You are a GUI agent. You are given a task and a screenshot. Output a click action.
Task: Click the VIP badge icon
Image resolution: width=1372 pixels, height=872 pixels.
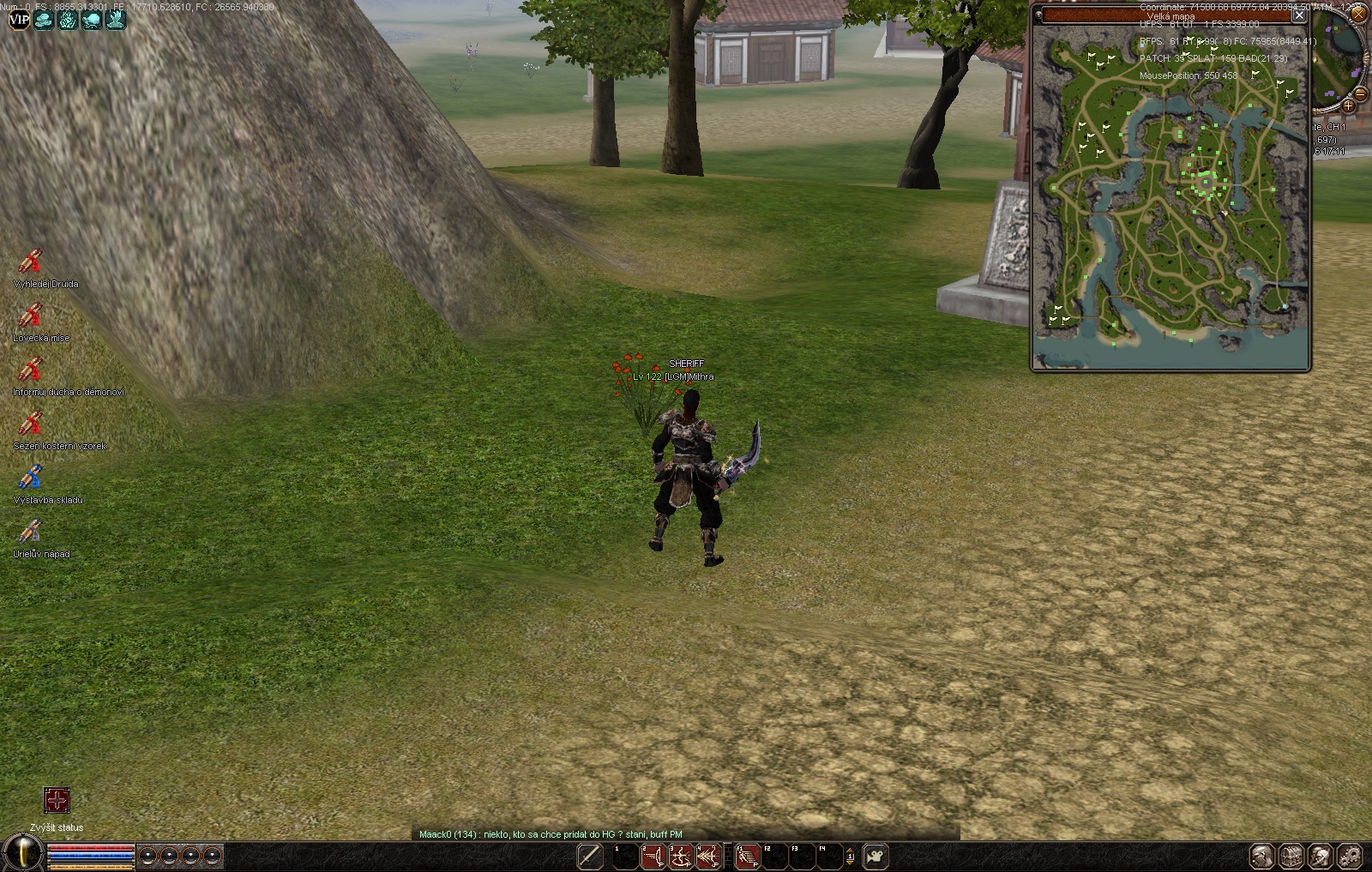(x=19, y=19)
